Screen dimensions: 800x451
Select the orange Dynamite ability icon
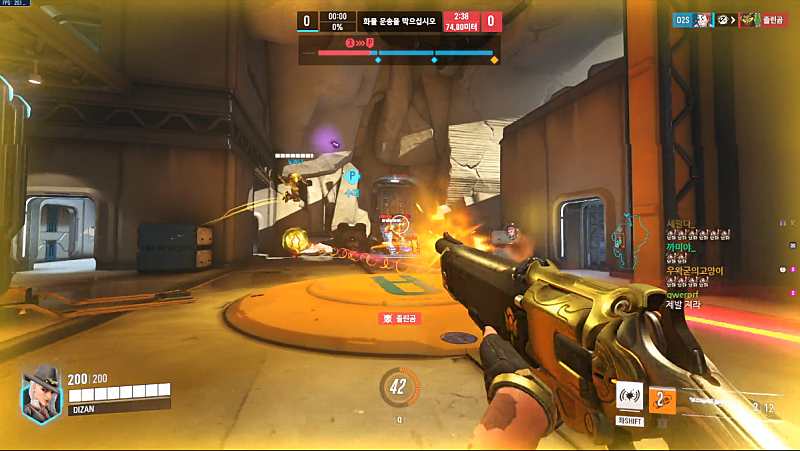tap(662, 399)
